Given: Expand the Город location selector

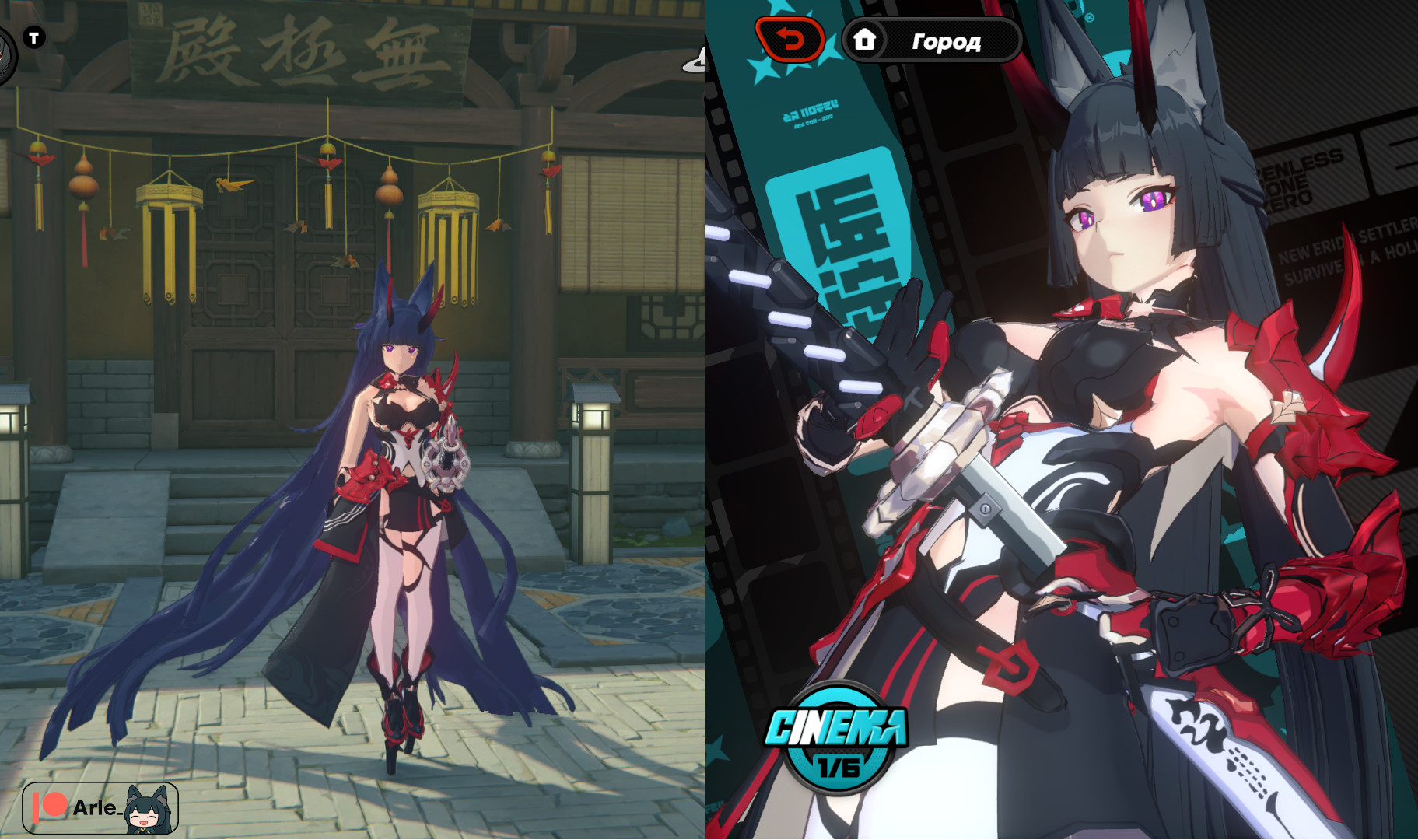Looking at the screenshot, I should 947,41.
